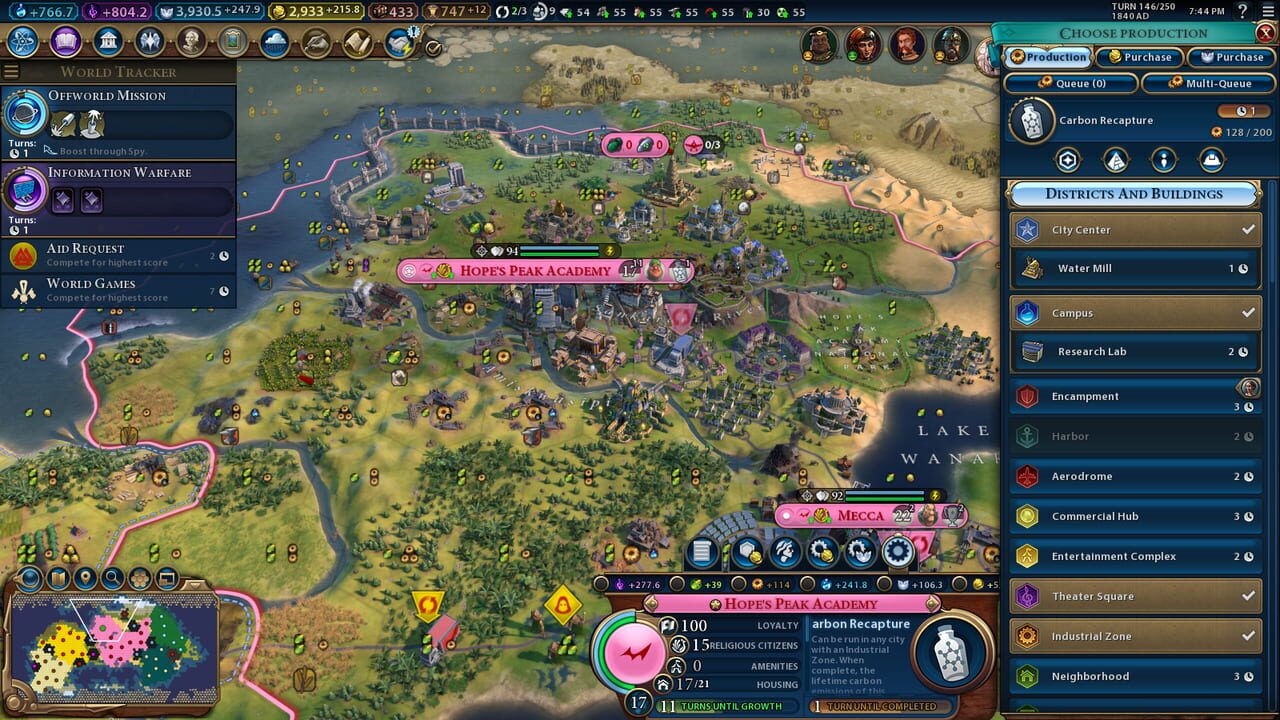1280x720 pixels.
Task: Toggle strategic view on the minimap
Action: point(167,579)
